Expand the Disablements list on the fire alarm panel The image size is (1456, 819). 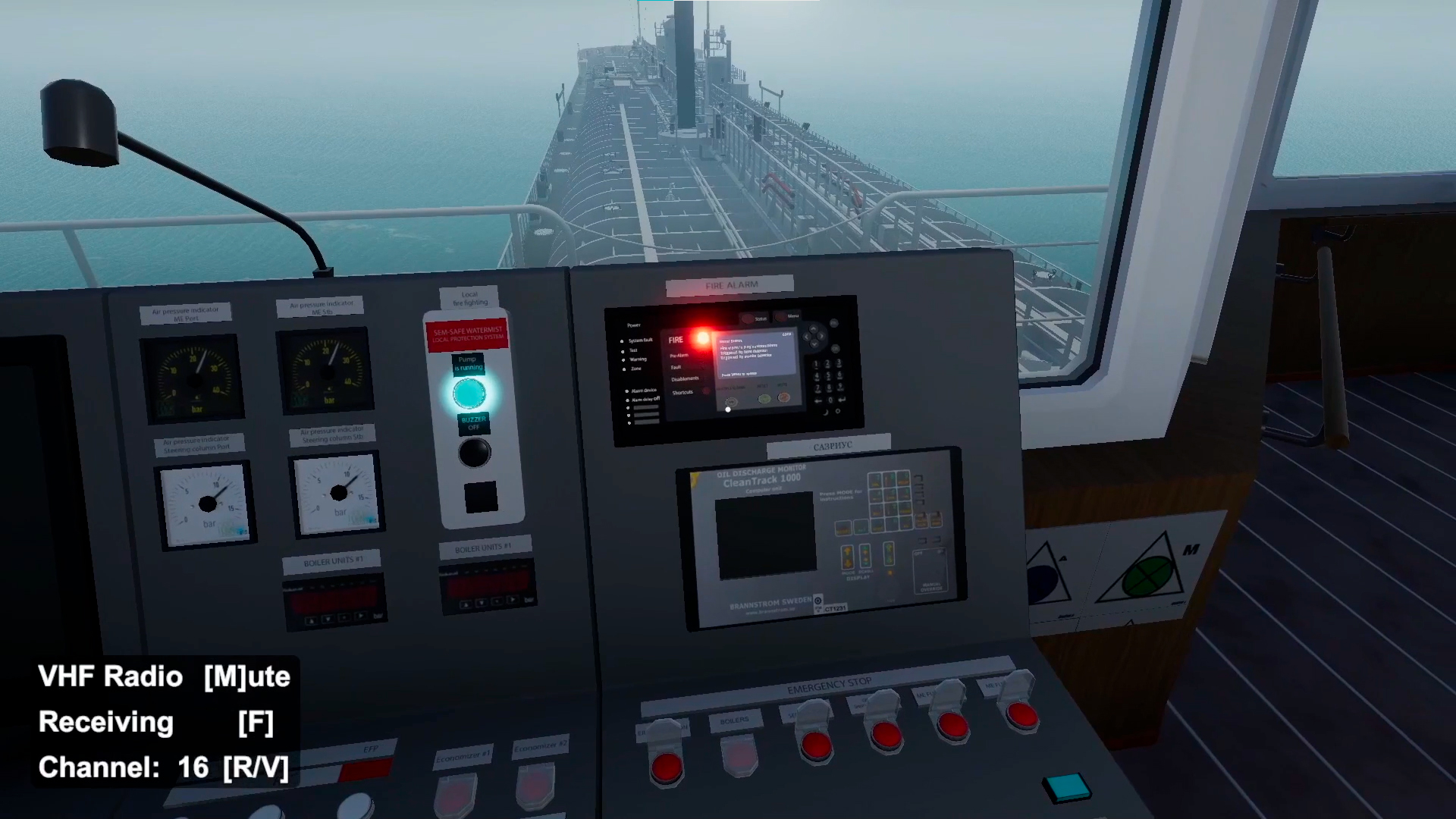pyautogui.click(x=686, y=378)
